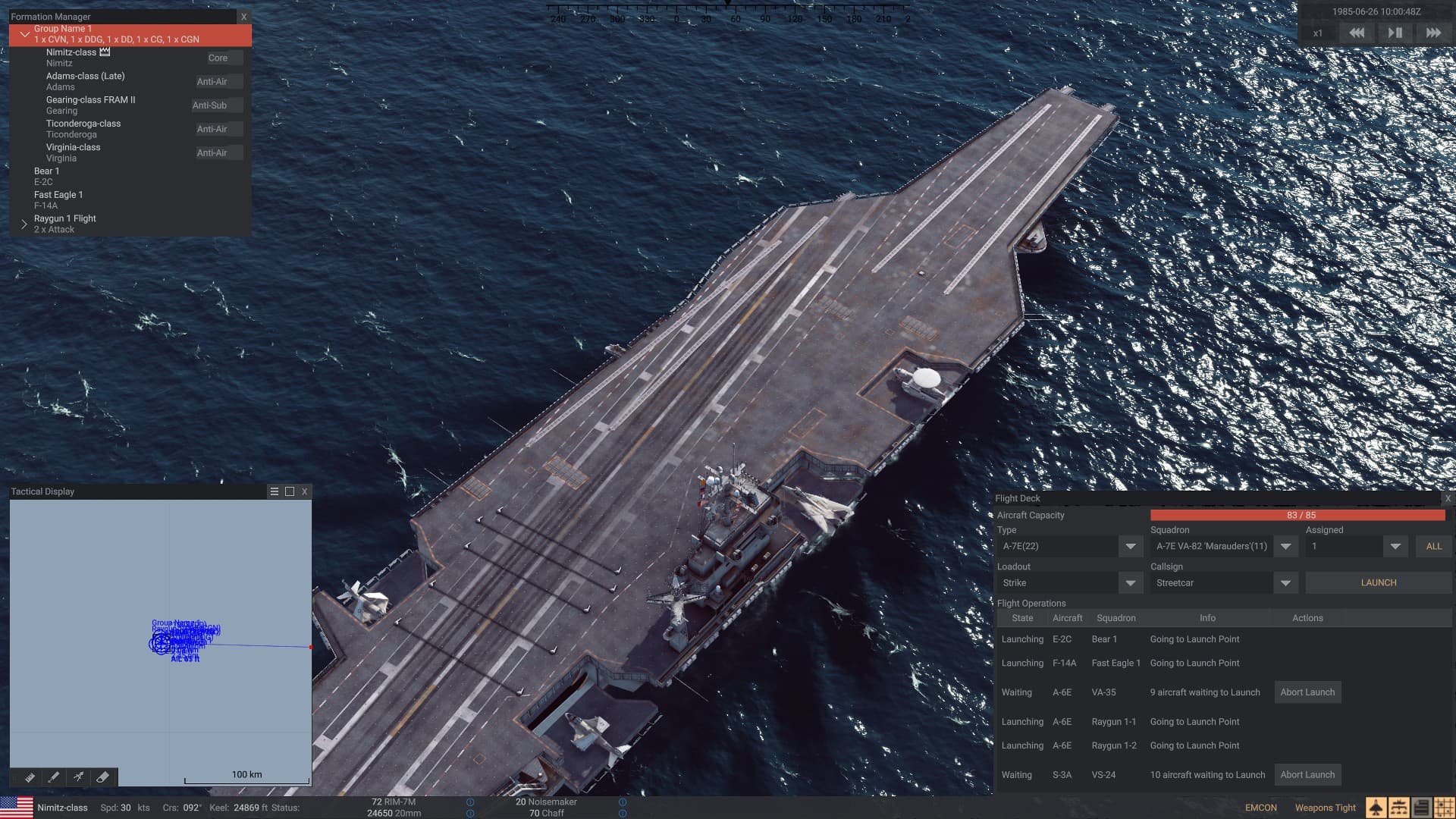Slow down time with rewind button

[x=1357, y=33]
